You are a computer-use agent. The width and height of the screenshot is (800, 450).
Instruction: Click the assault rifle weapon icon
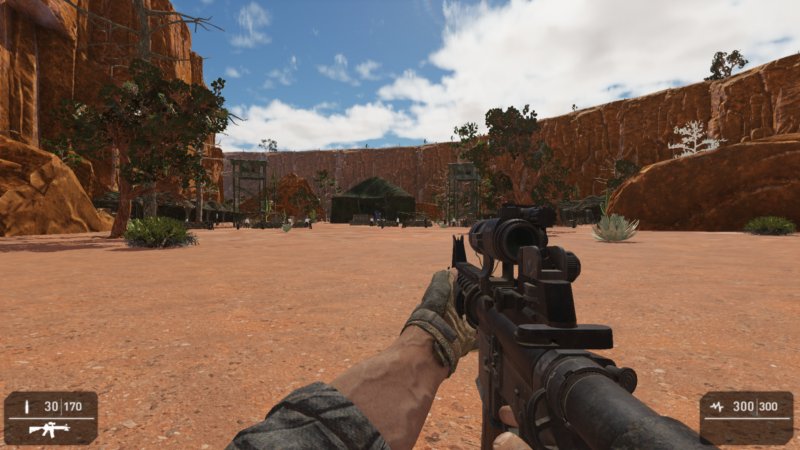[x=49, y=429]
